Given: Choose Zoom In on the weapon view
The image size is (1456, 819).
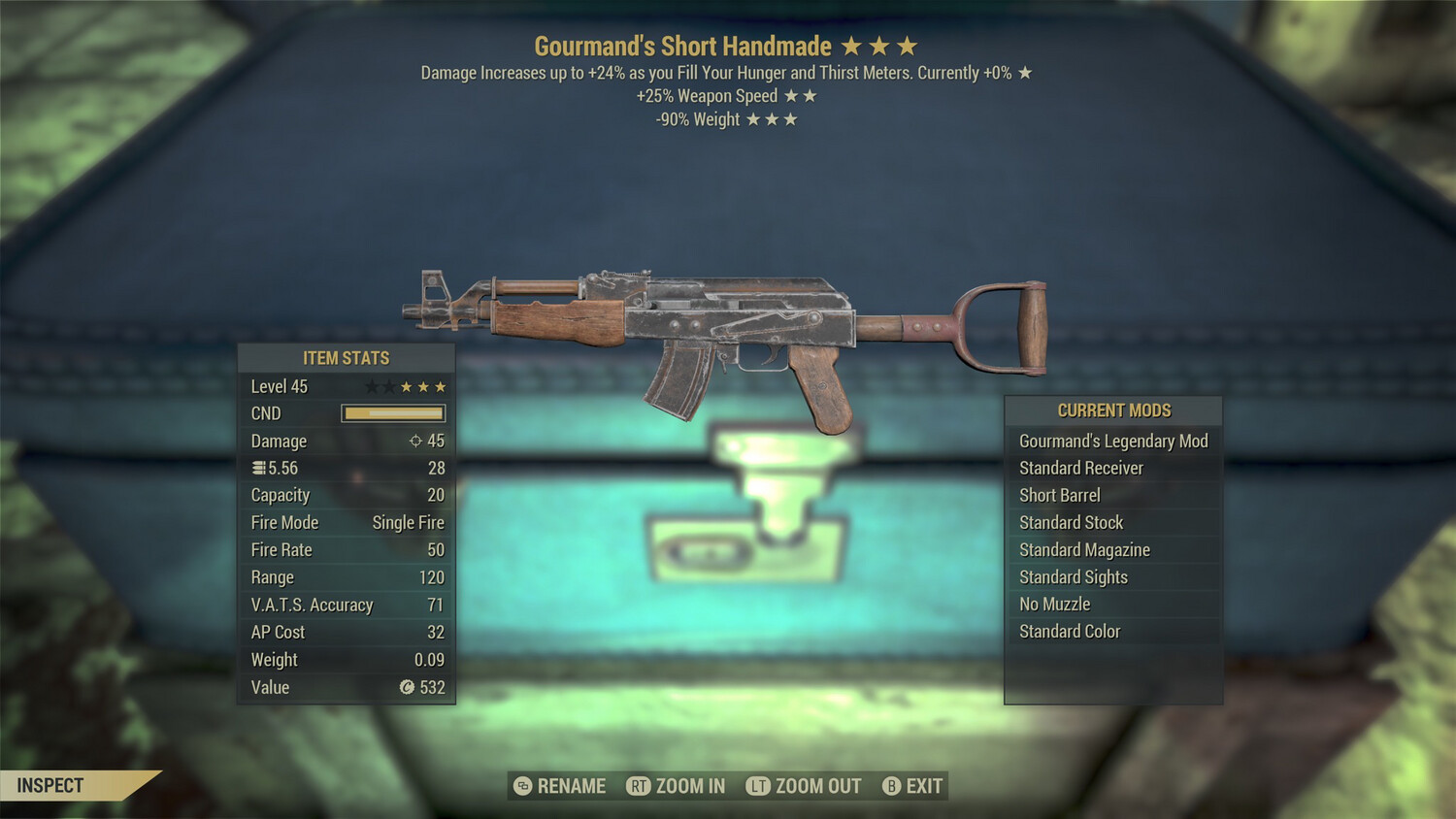Looking at the screenshot, I should [x=677, y=786].
